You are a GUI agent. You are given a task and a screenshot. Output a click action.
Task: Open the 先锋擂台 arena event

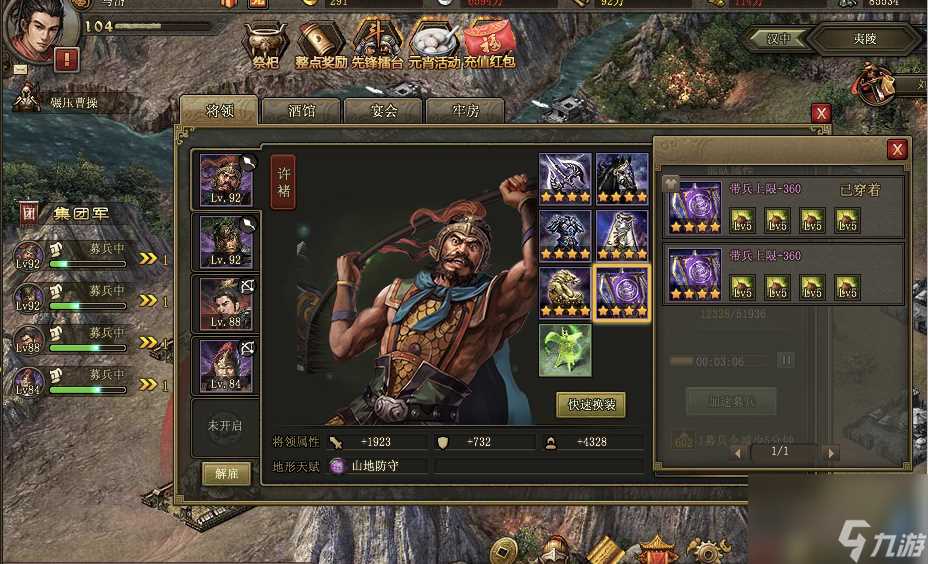pos(377,45)
